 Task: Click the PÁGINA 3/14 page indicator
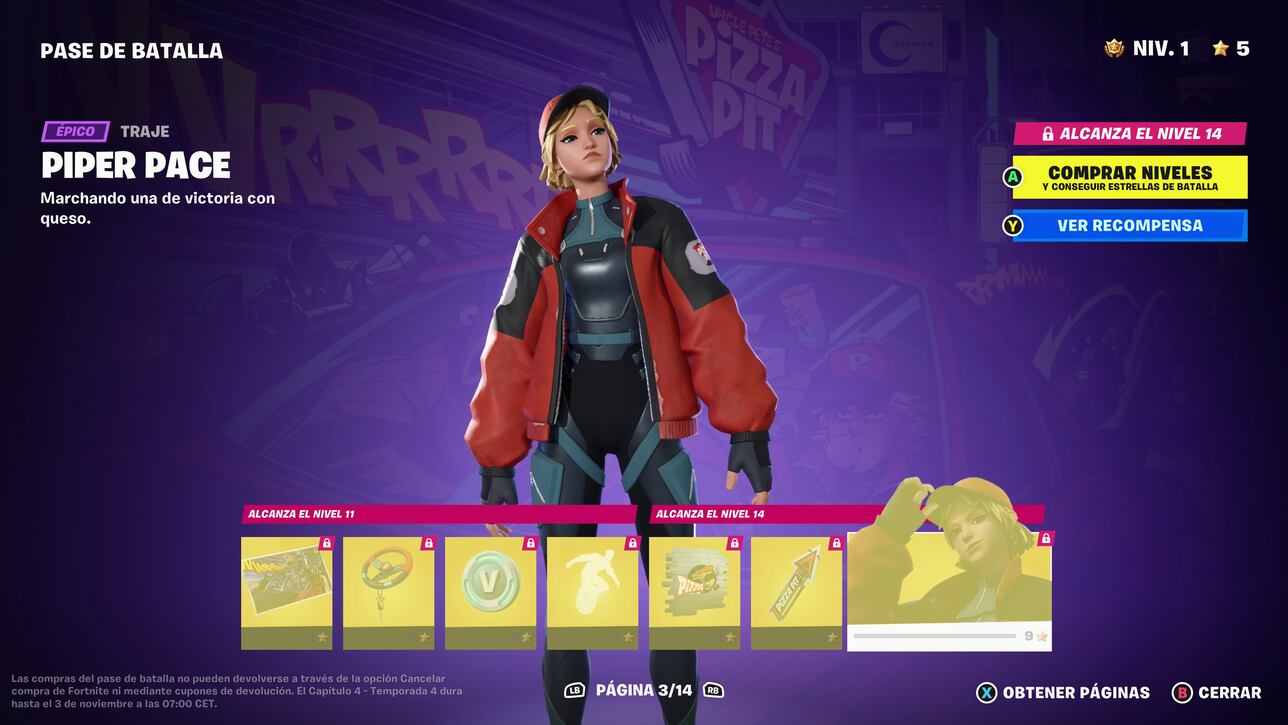pos(644,690)
